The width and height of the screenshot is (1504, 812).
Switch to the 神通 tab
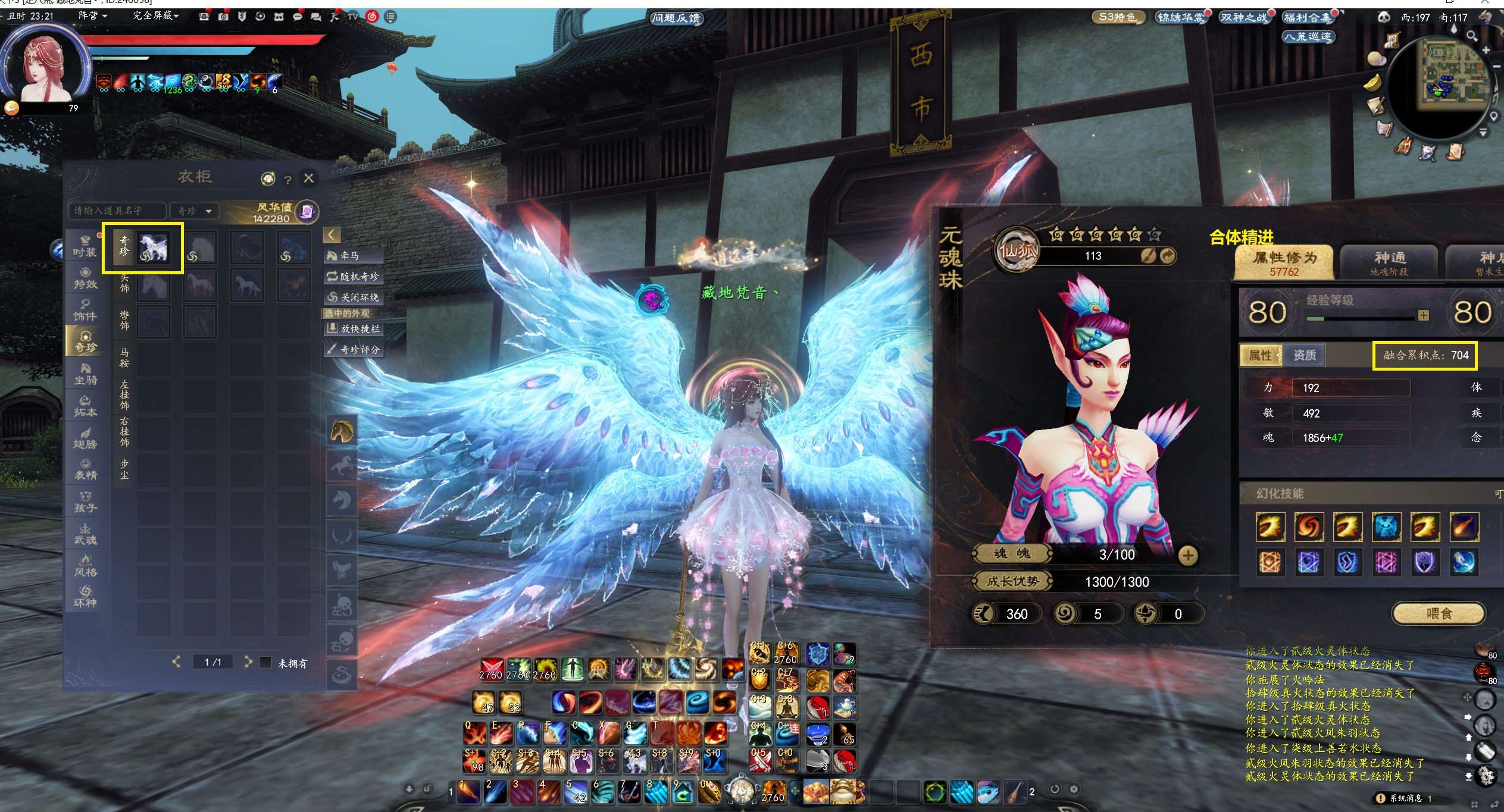point(1389,262)
